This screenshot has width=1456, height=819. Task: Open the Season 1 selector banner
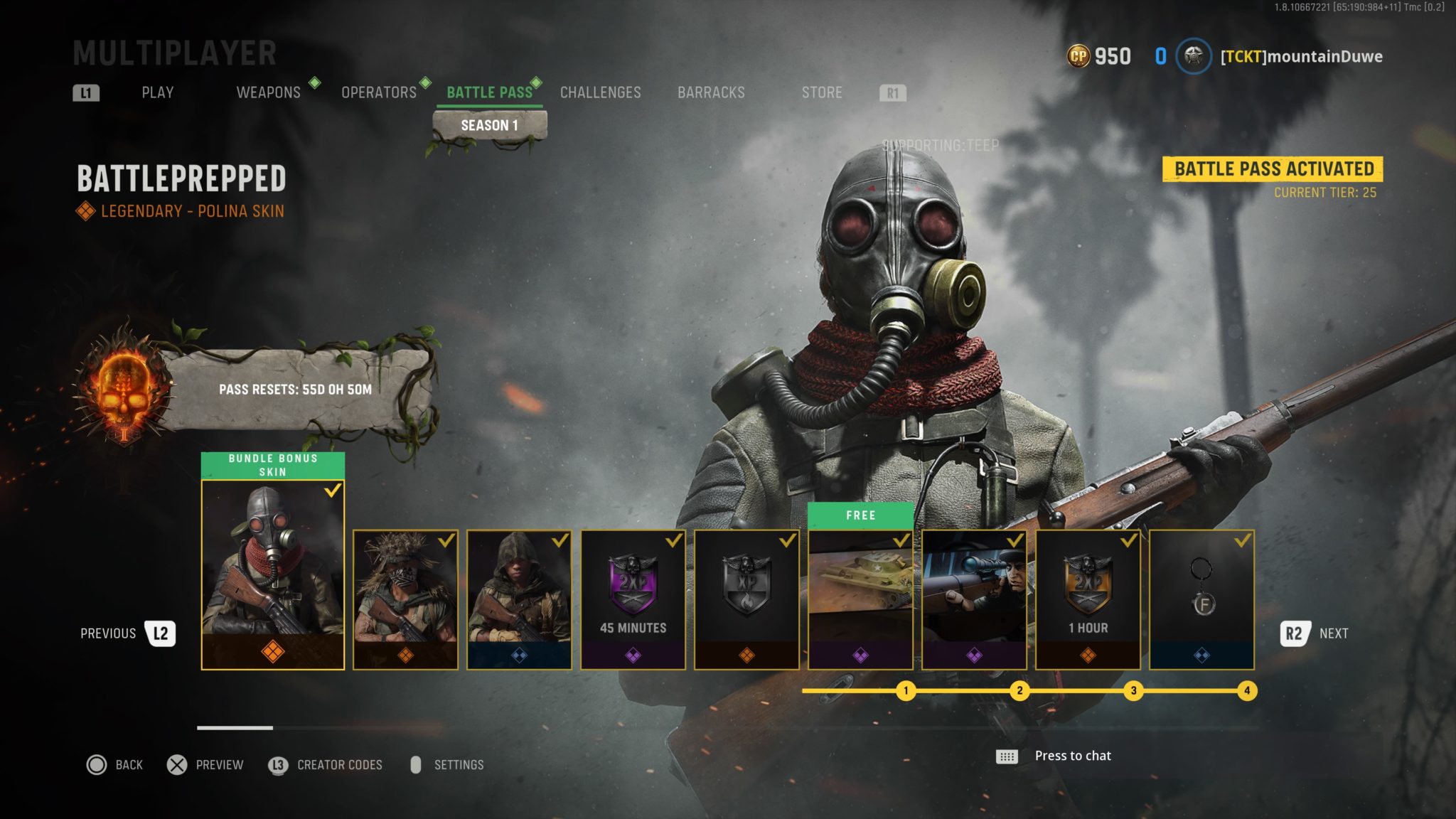click(x=491, y=123)
